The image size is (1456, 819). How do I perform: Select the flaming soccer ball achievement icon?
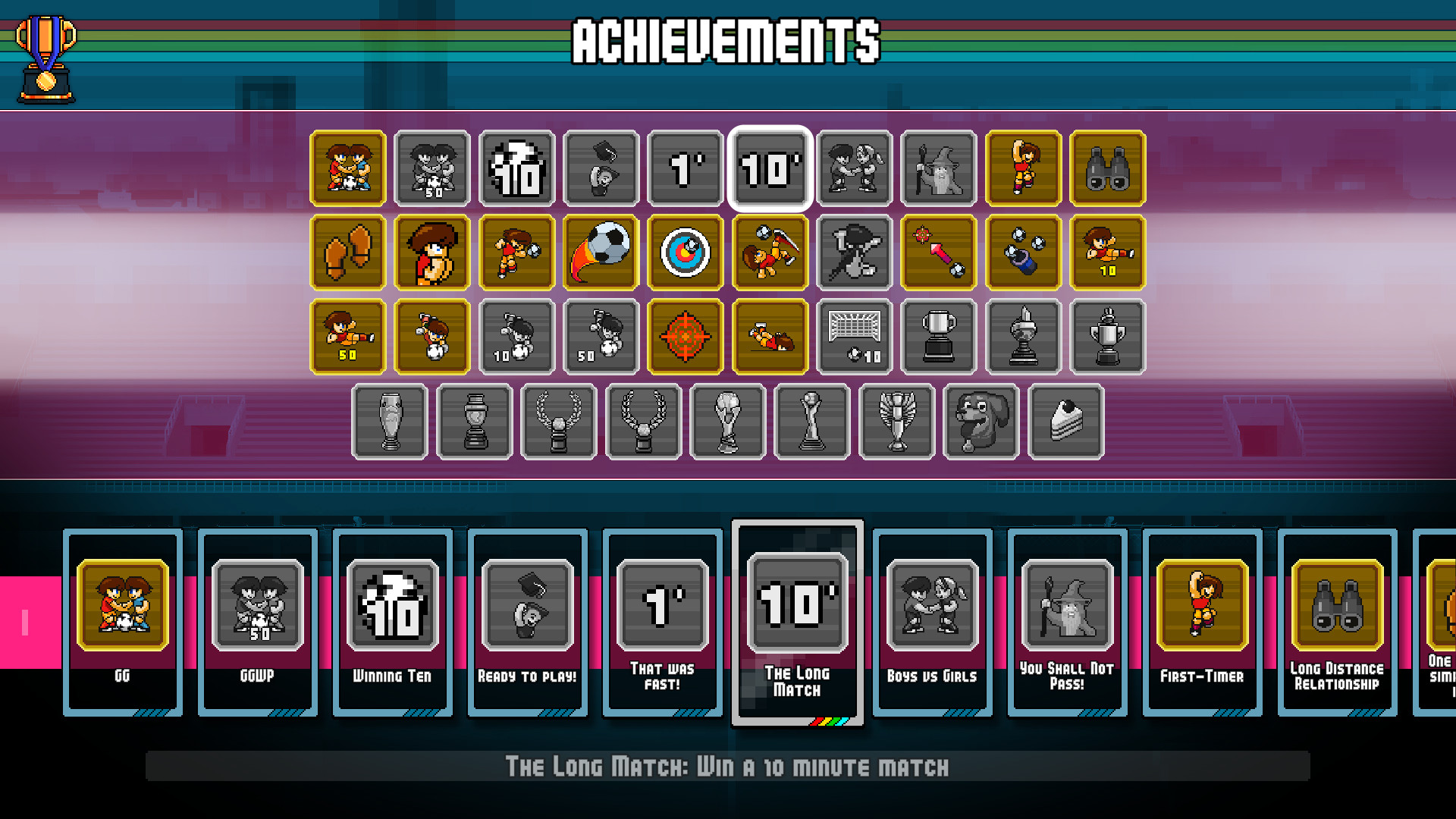coord(600,251)
